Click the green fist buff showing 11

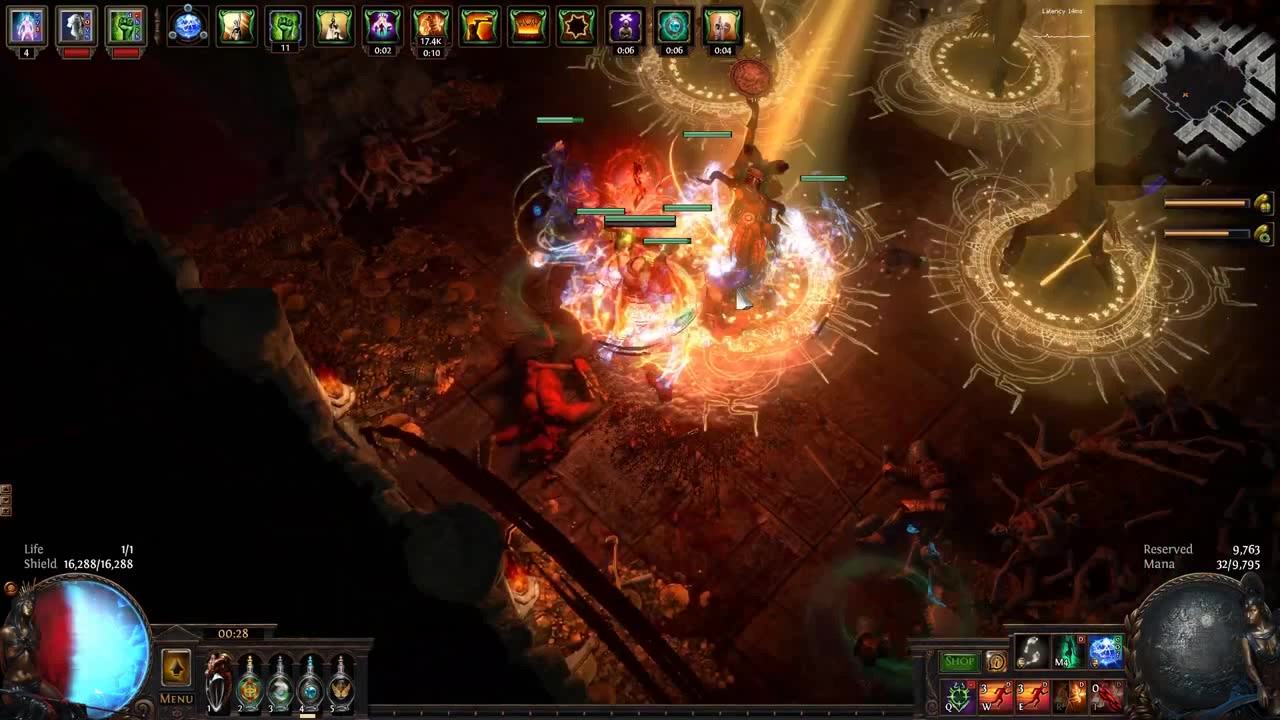click(285, 27)
